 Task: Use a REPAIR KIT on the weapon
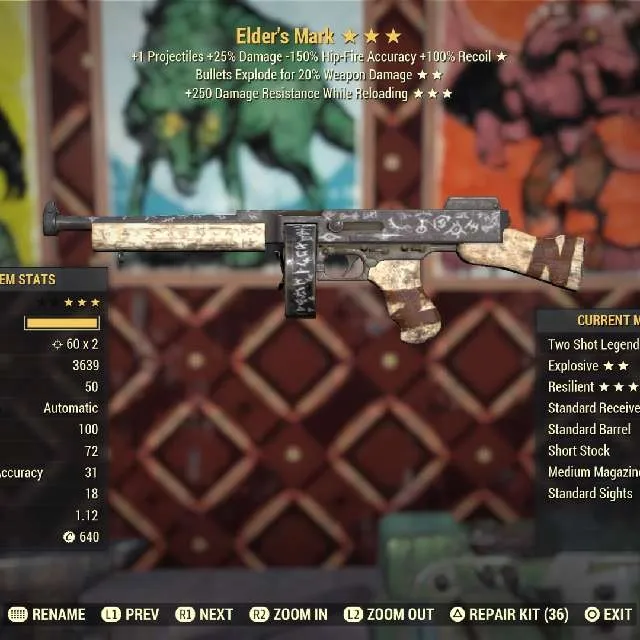pyautogui.click(x=510, y=614)
